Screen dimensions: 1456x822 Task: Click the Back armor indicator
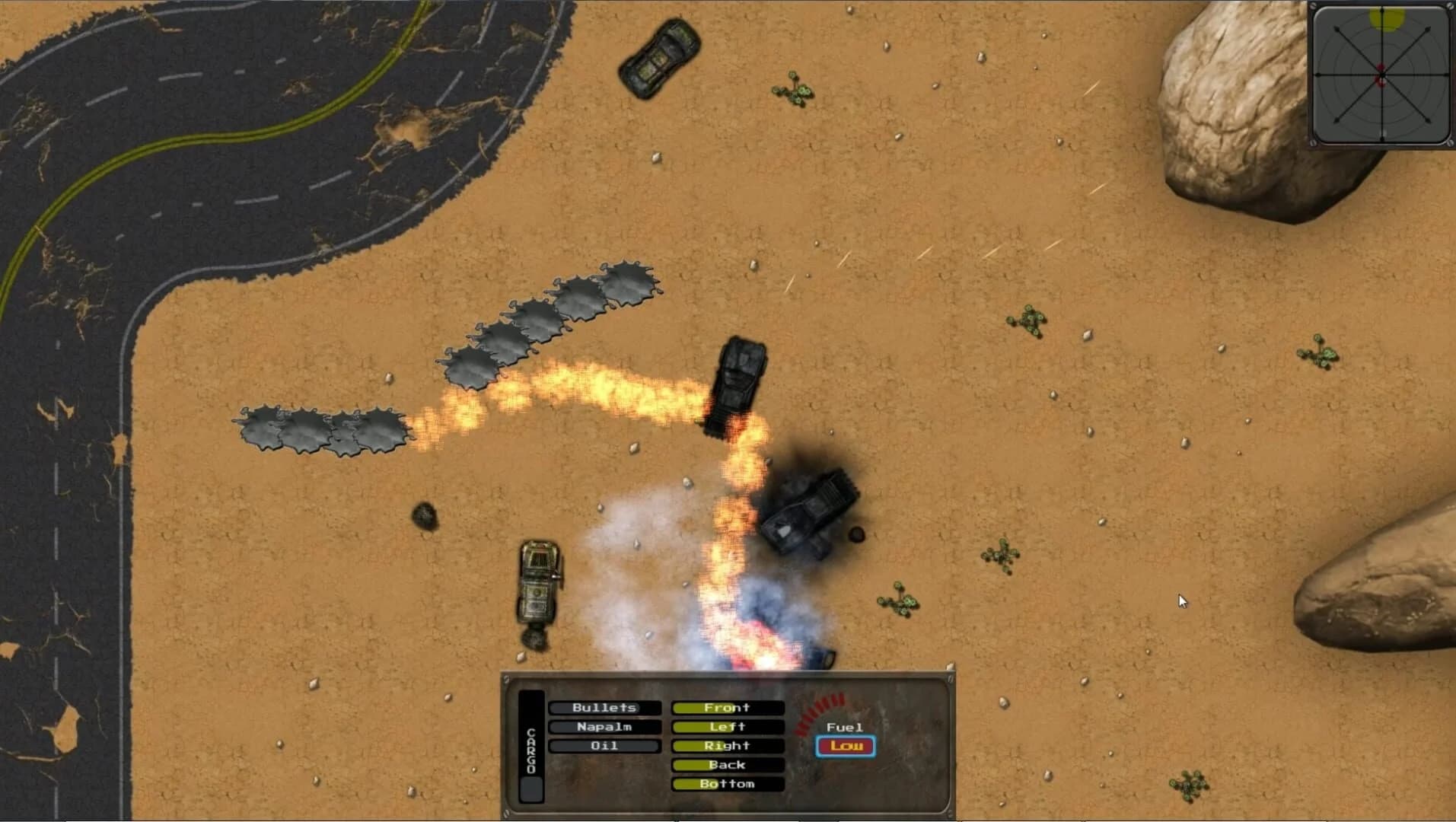(726, 764)
